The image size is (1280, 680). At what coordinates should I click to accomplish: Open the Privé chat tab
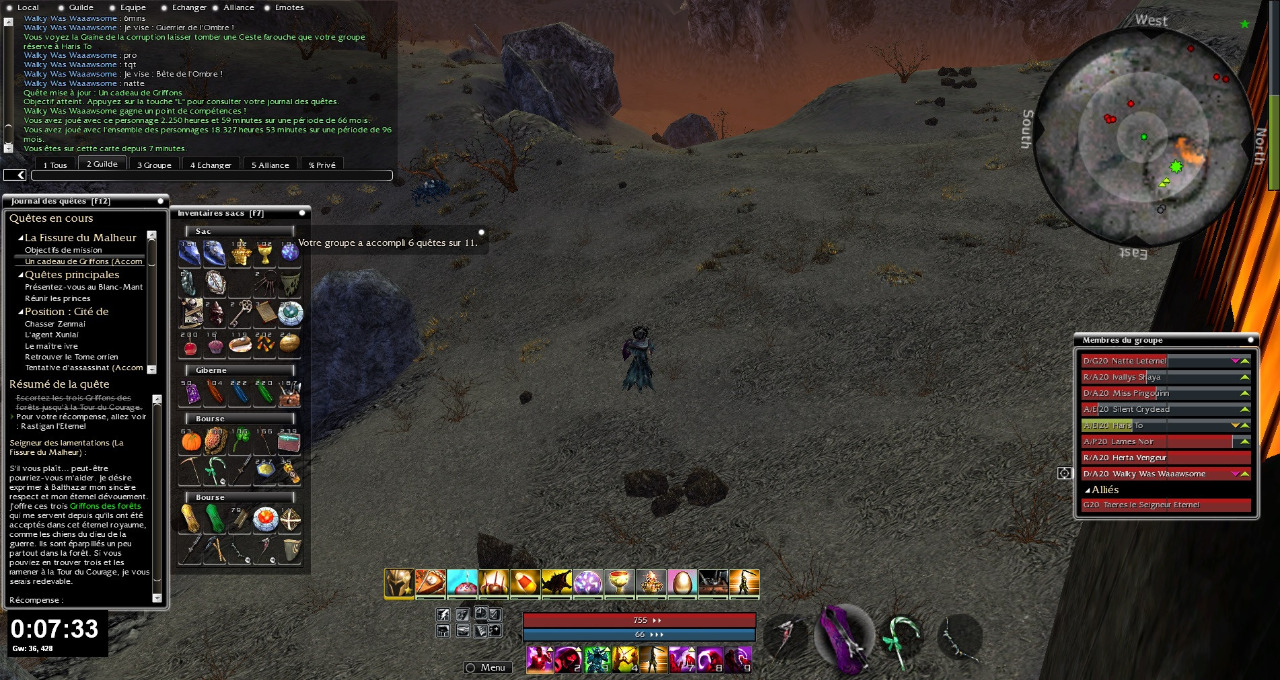[322, 164]
